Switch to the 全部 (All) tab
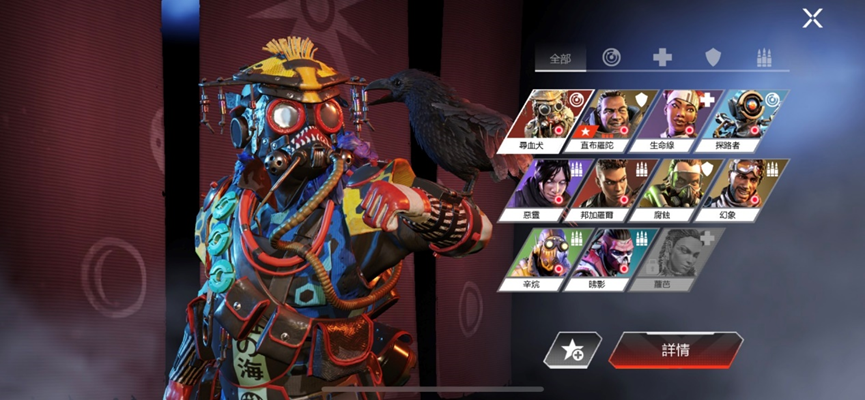Image resolution: width=865 pixels, height=400 pixels. click(559, 58)
